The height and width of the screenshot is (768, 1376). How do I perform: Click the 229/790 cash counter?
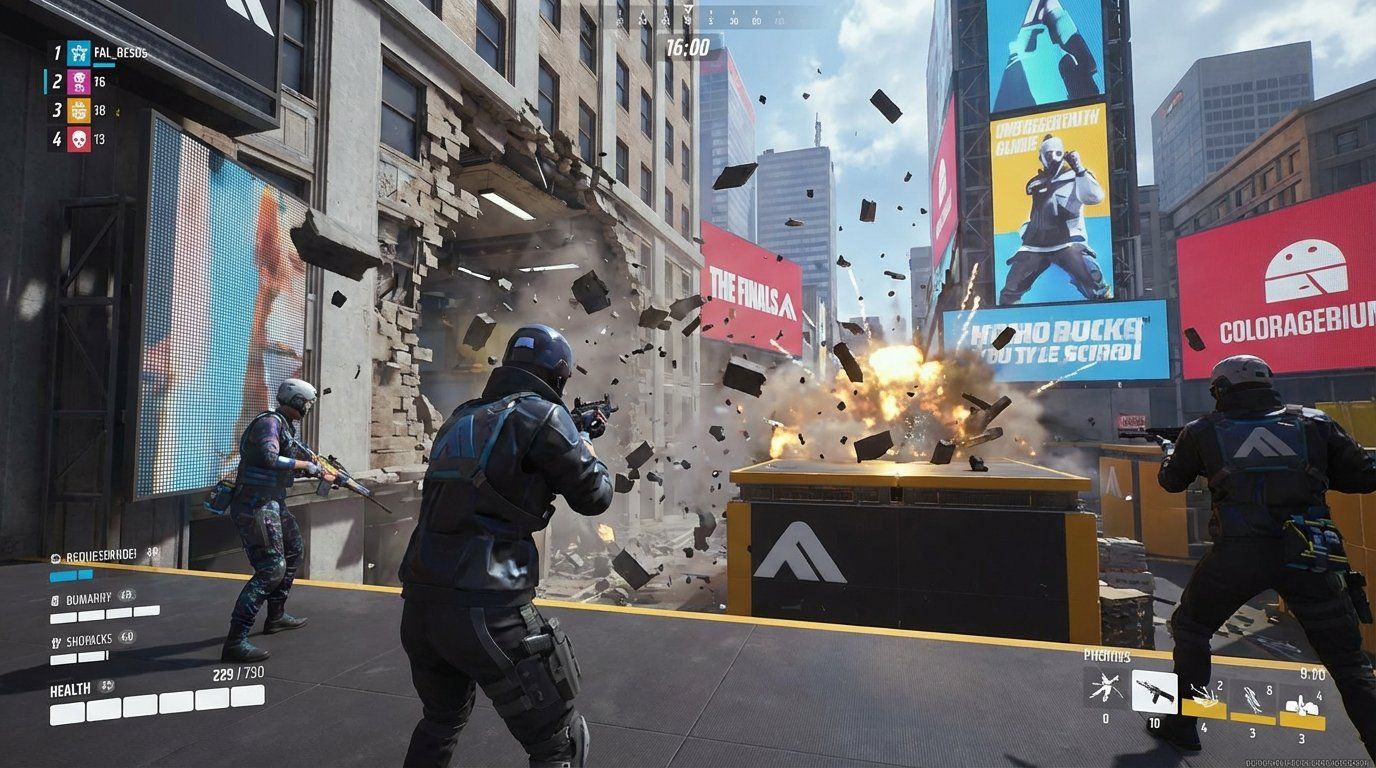click(x=238, y=672)
